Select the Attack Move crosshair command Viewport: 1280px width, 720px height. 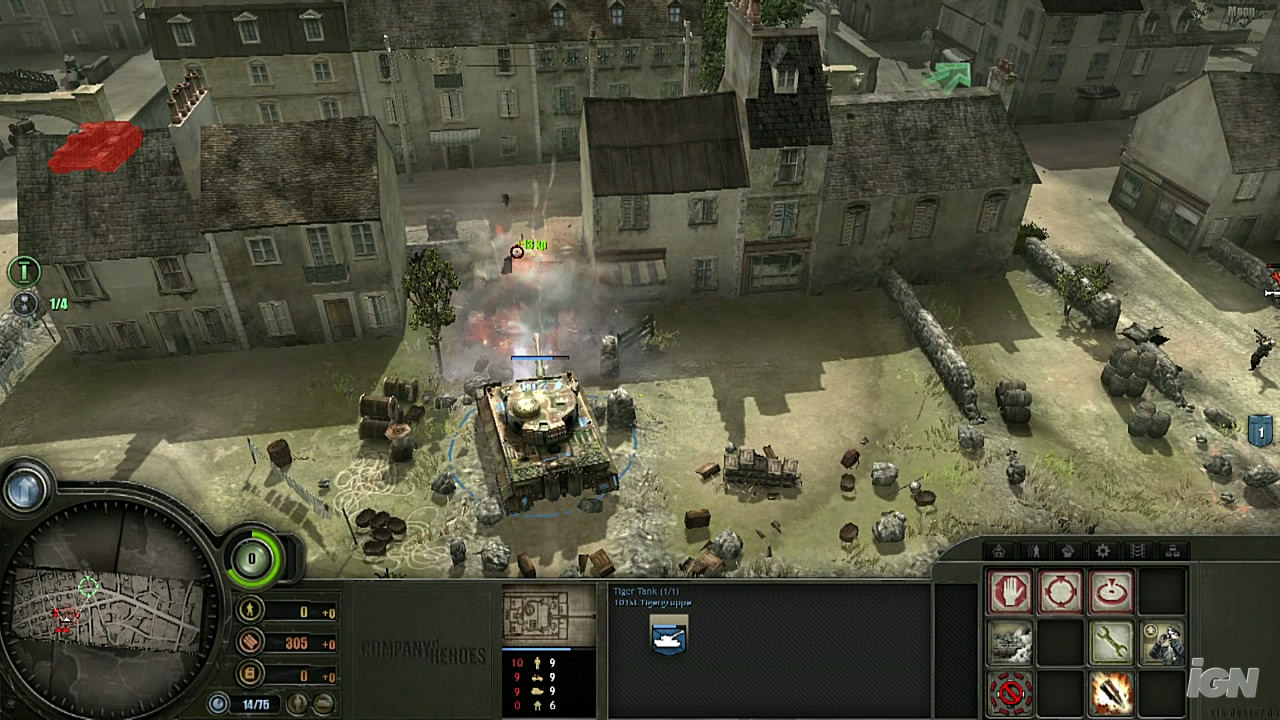[x=1060, y=592]
